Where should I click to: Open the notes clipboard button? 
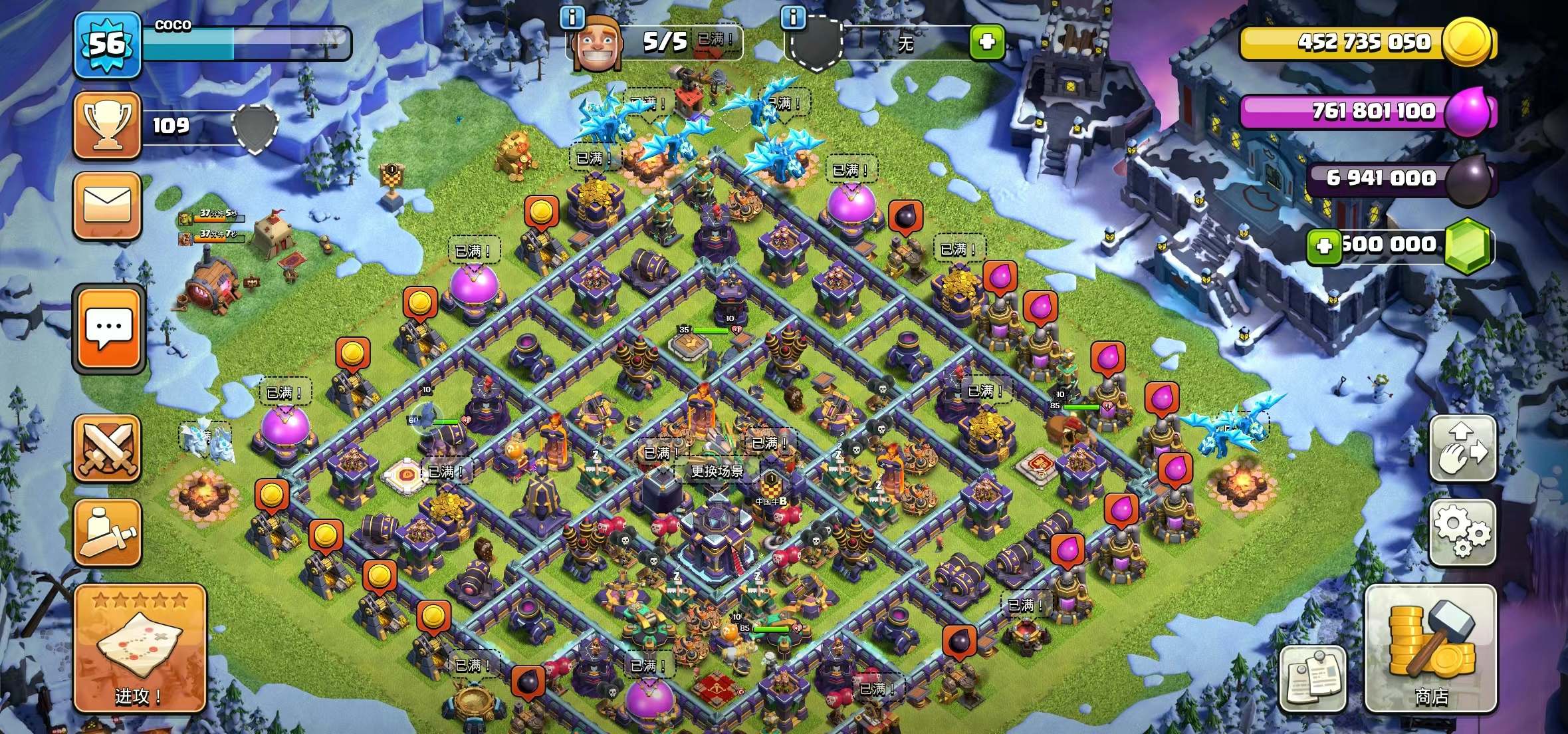tap(1313, 678)
